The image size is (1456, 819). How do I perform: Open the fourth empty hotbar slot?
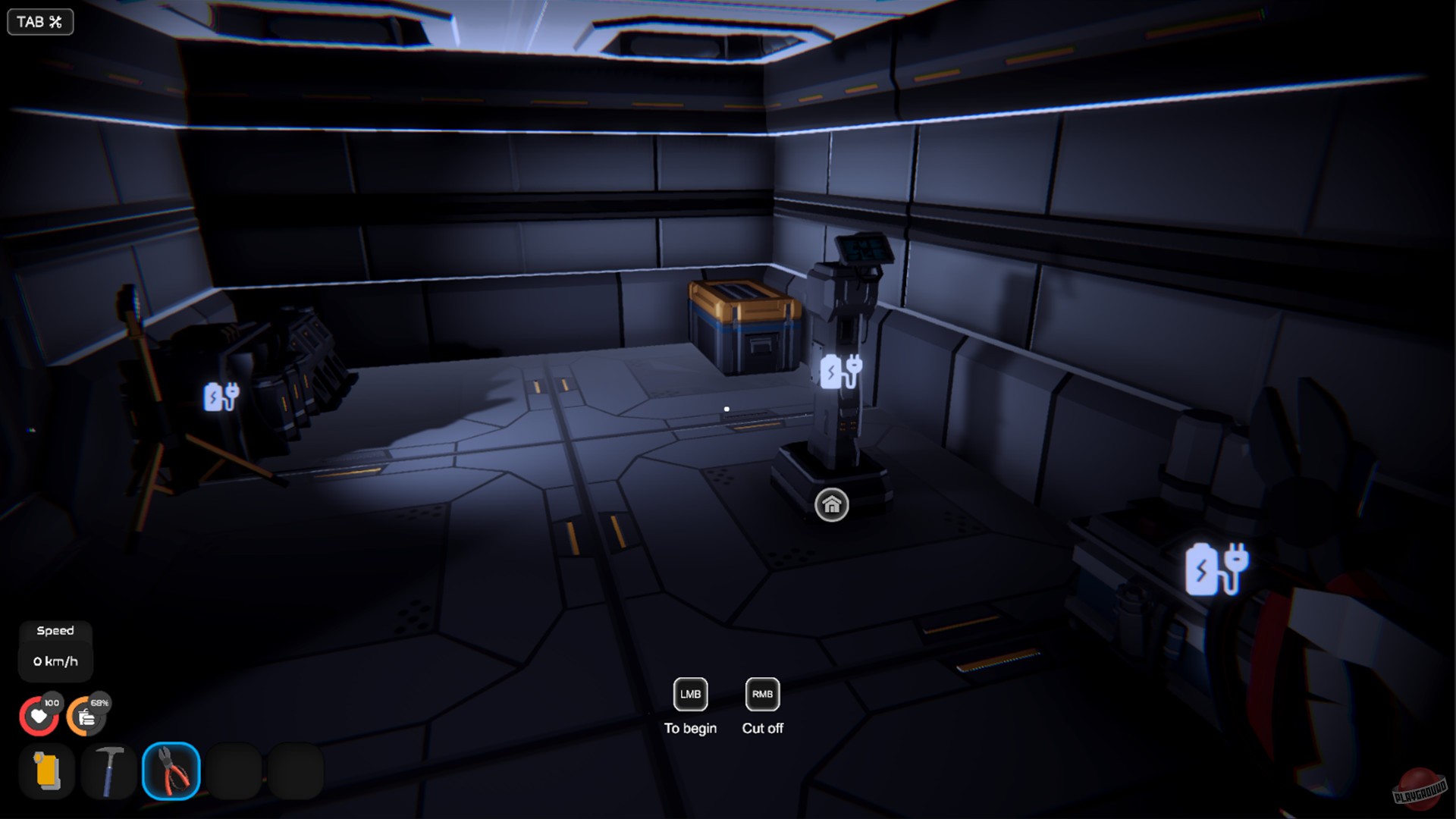coord(233,772)
